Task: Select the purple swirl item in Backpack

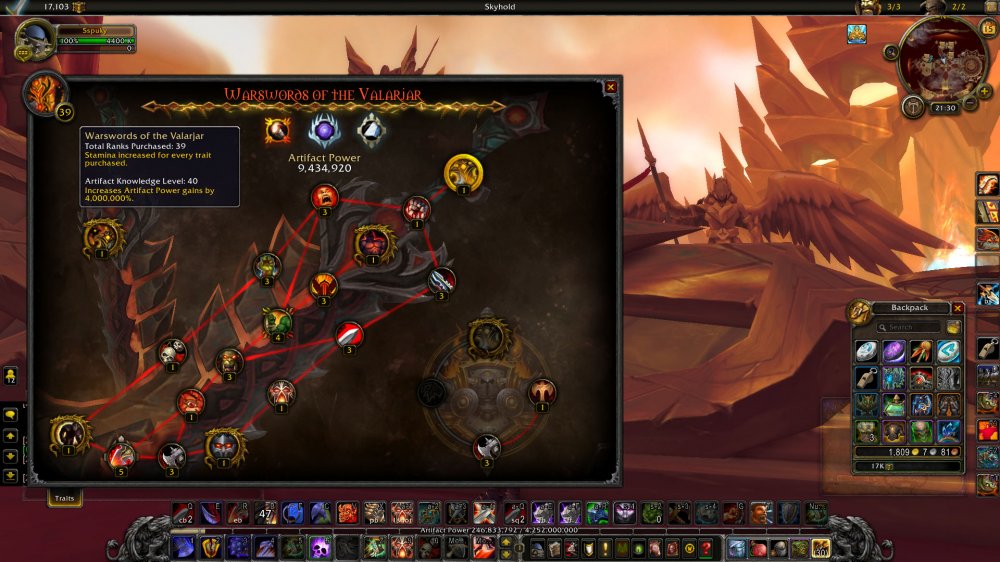Action: (x=894, y=352)
